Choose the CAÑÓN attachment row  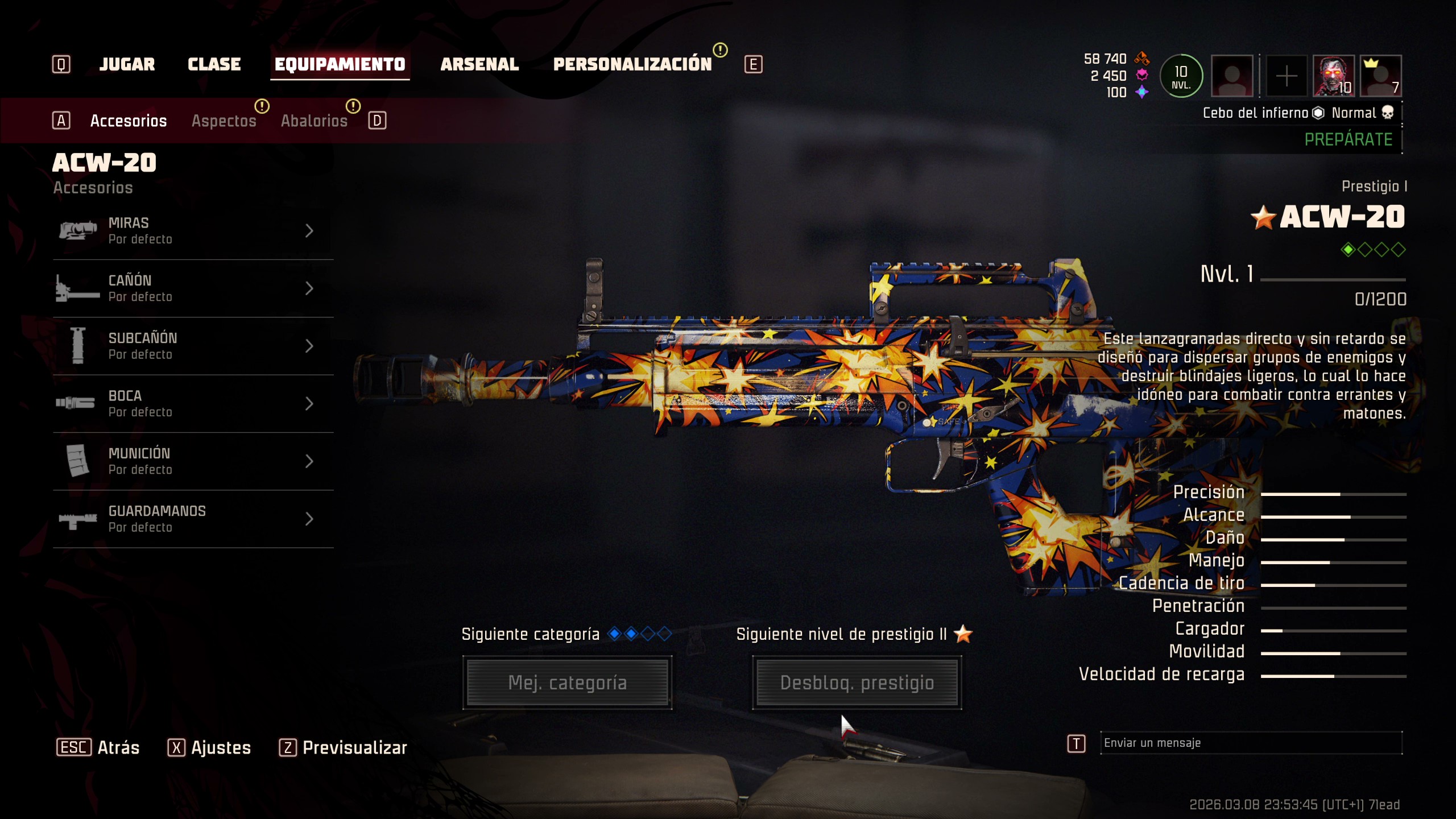[193, 288]
